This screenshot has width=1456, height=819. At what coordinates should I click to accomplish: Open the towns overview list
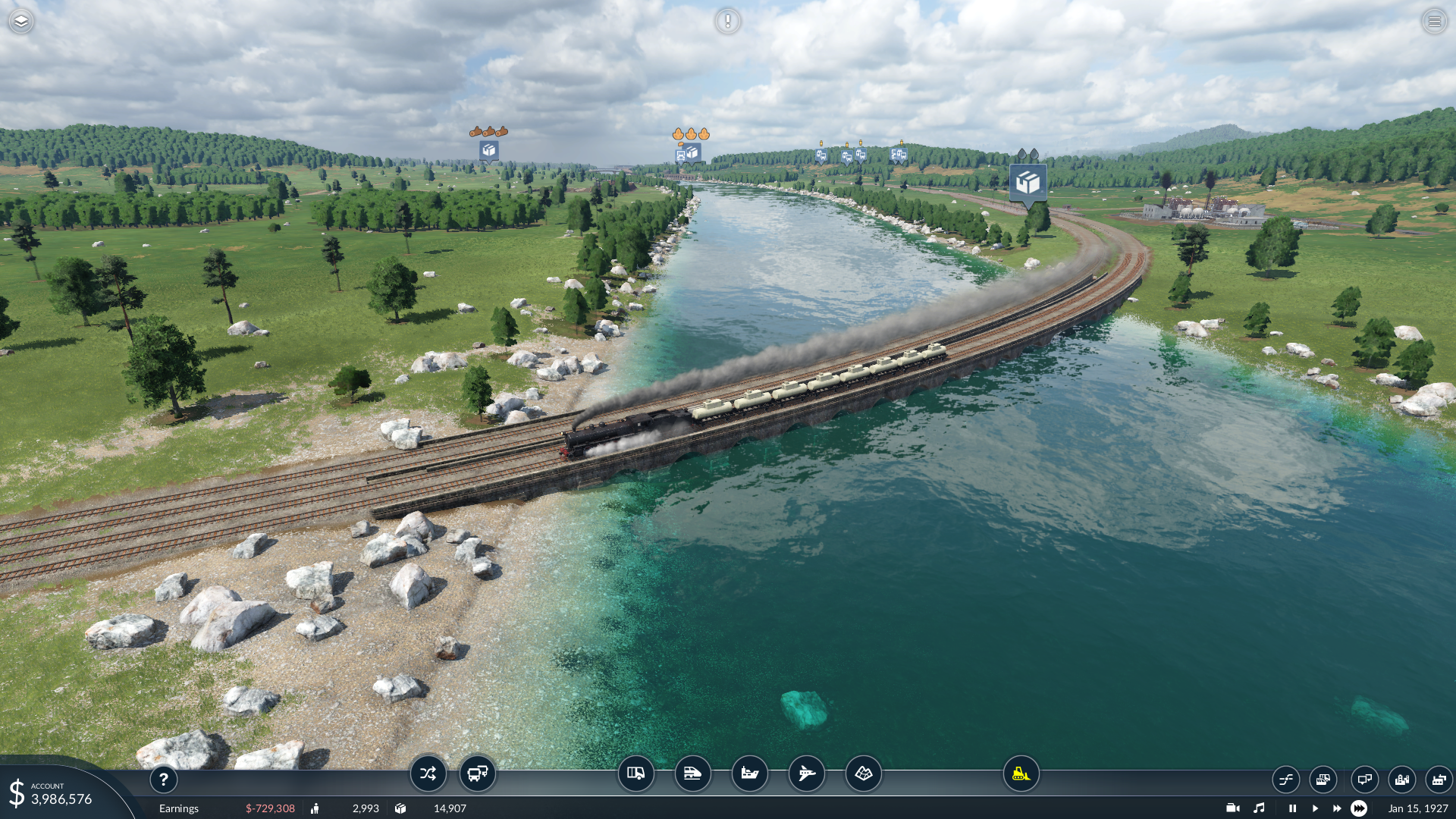click(x=1401, y=779)
